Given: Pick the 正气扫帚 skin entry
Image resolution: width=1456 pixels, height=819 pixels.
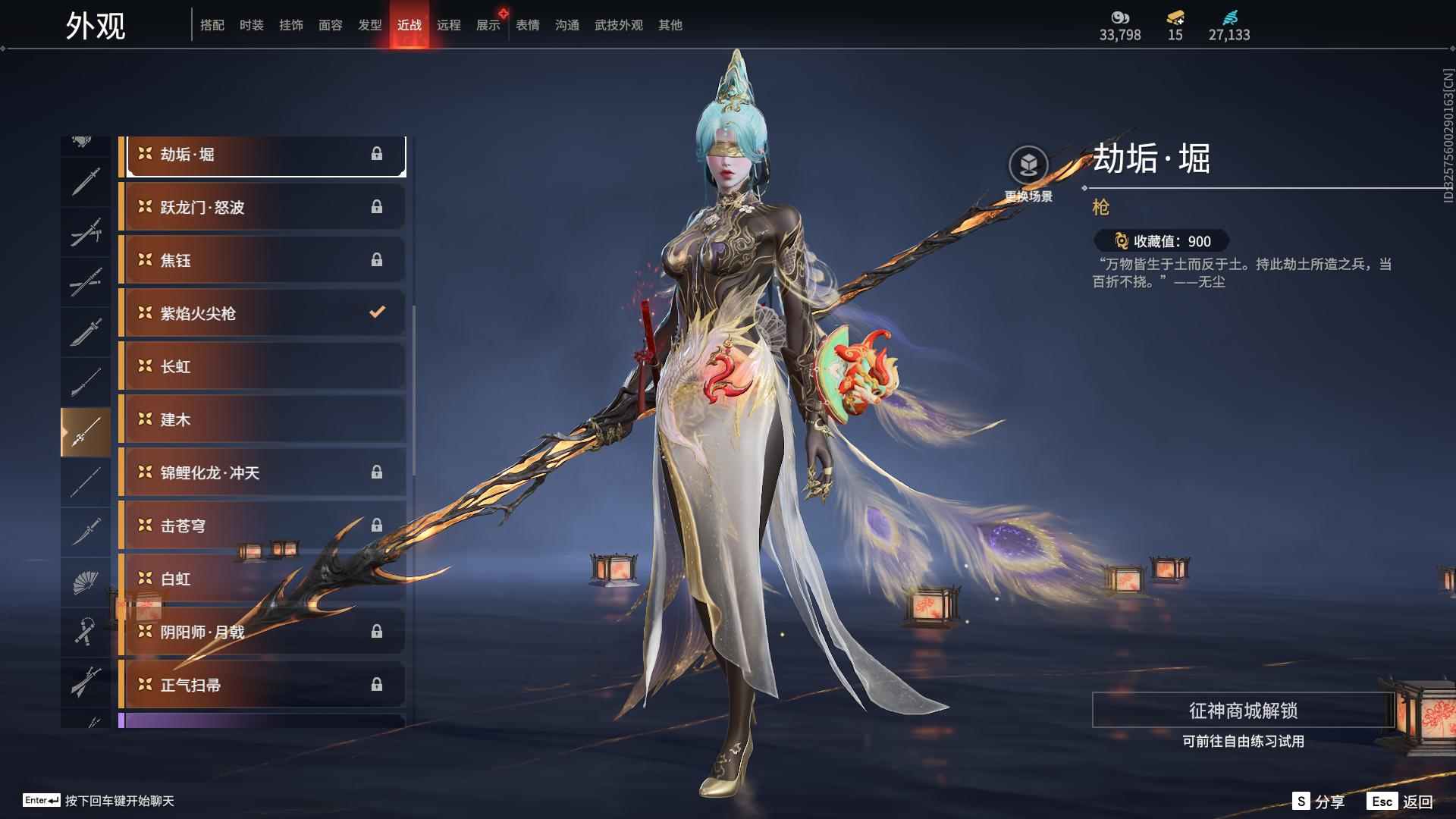Looking at the screenshot, I should pyautogui.click(x=262, y=685).
